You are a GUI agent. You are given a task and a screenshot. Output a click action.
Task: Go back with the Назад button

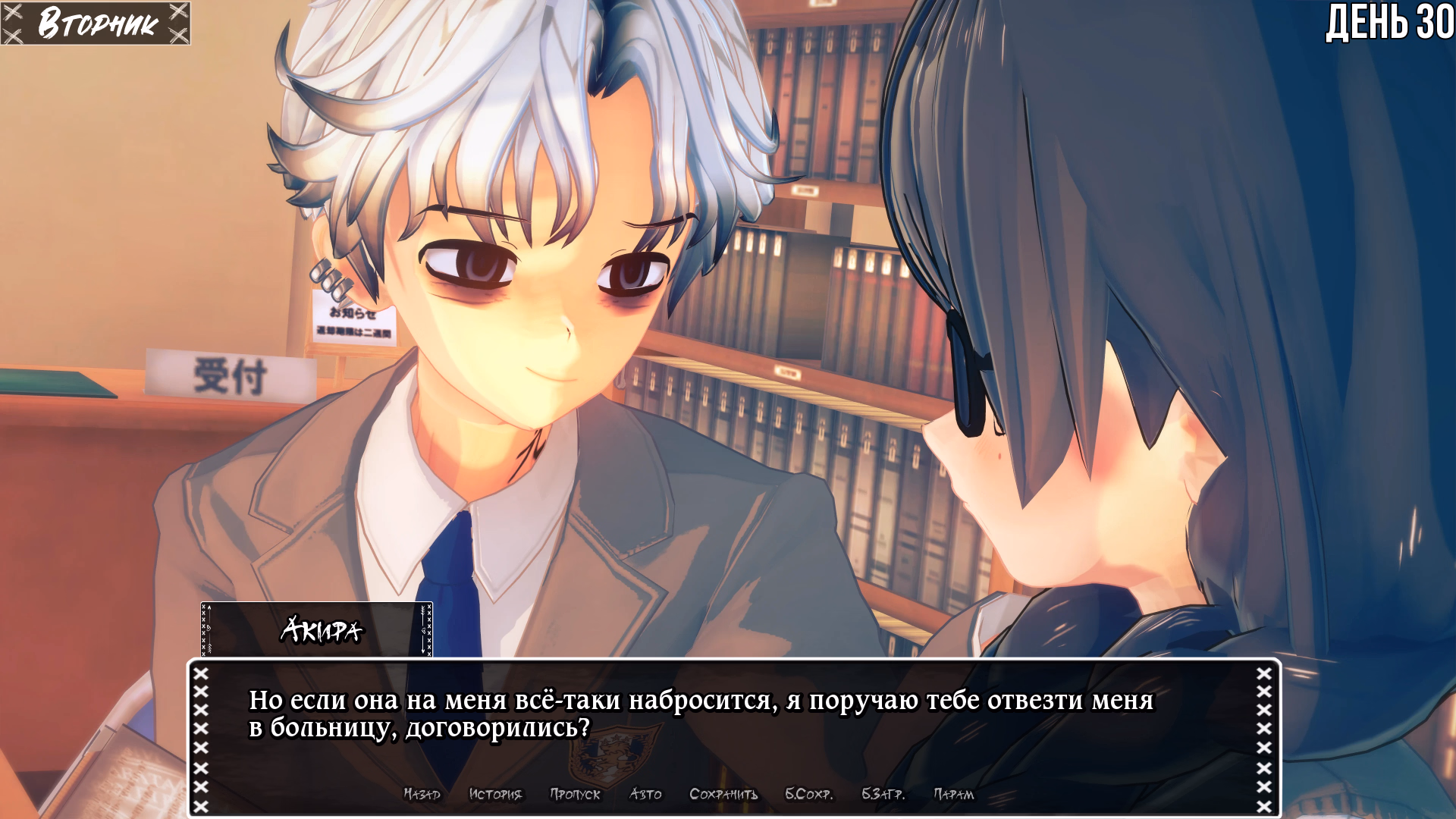coord(422,794)
